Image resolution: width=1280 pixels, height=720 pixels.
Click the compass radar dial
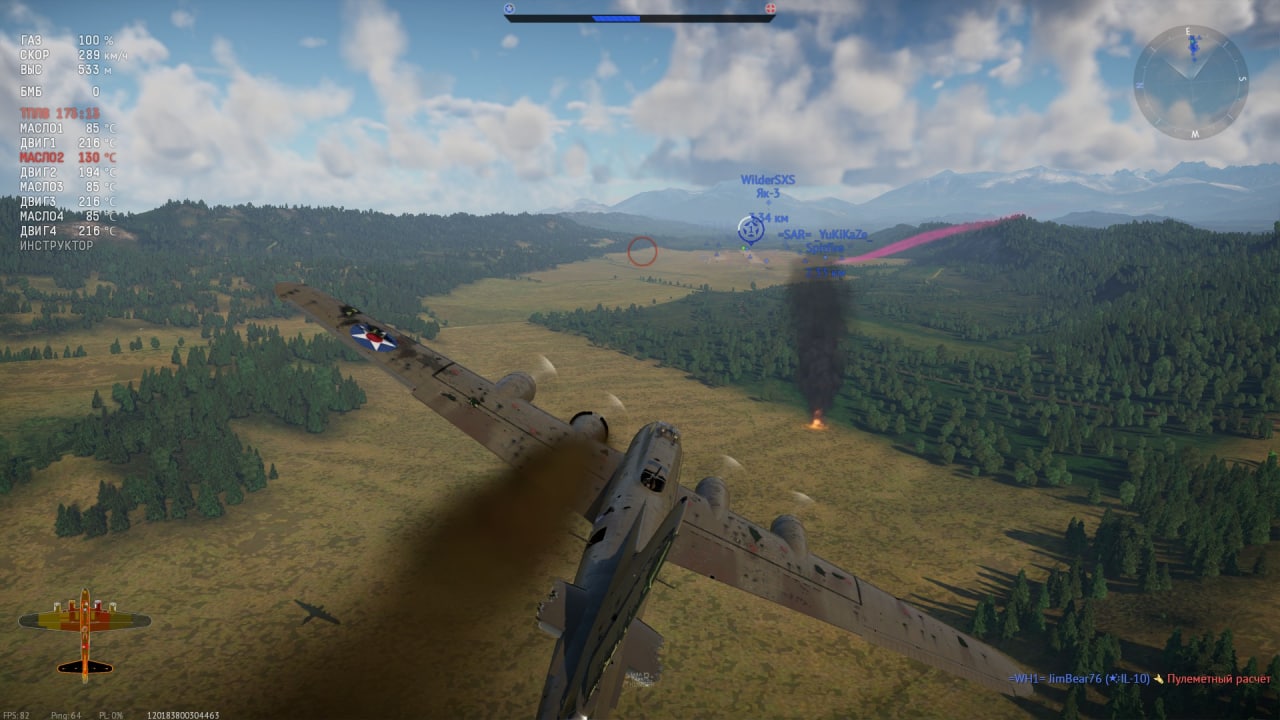tap(1190, 82)
